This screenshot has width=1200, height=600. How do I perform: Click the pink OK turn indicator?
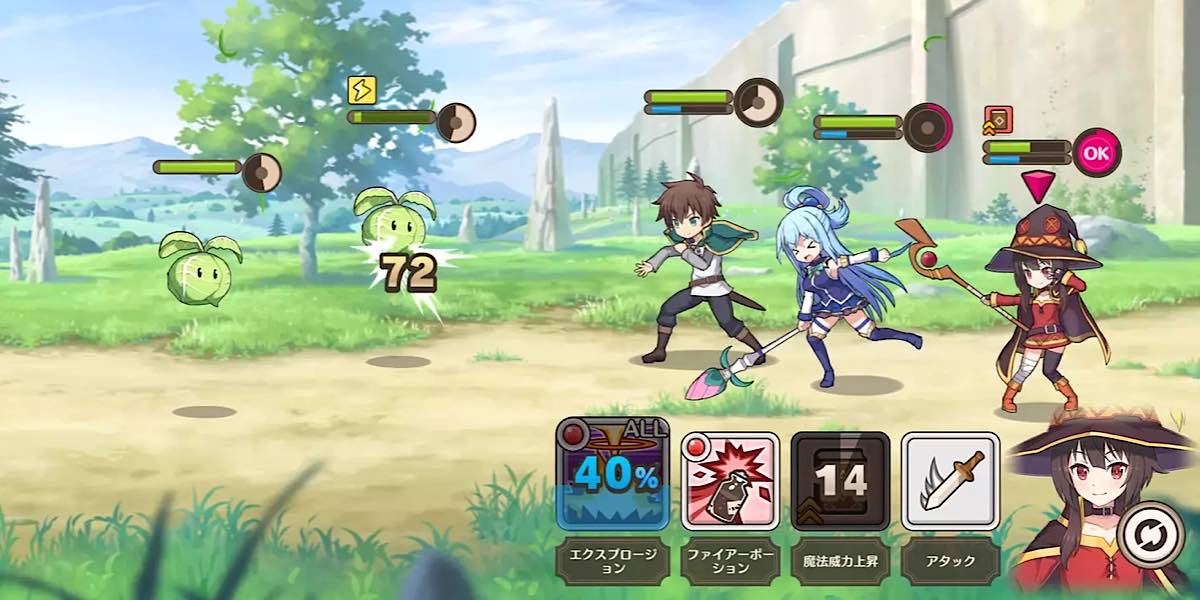[1096, 153]
